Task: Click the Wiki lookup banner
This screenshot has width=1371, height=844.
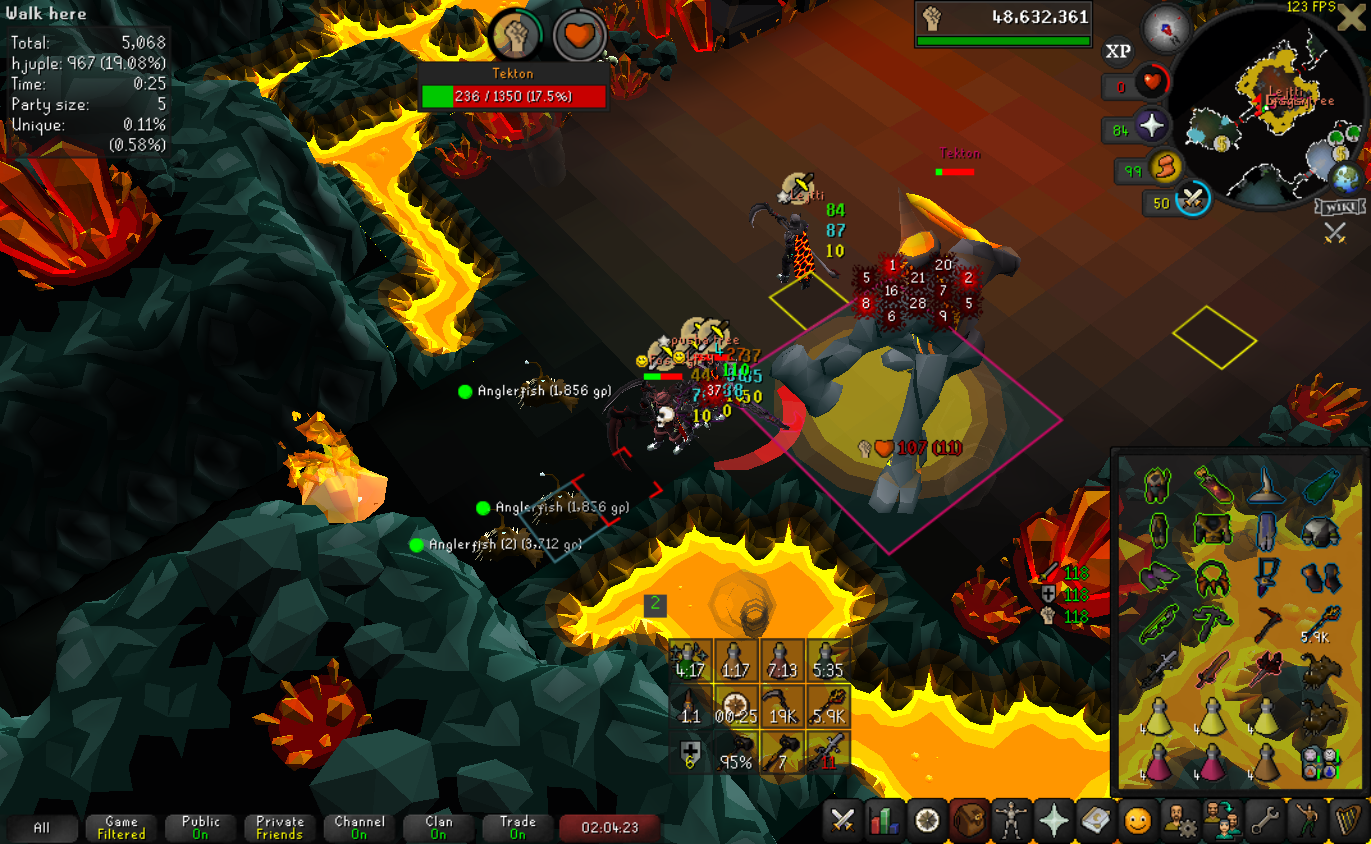Action: click(1338, 207)
